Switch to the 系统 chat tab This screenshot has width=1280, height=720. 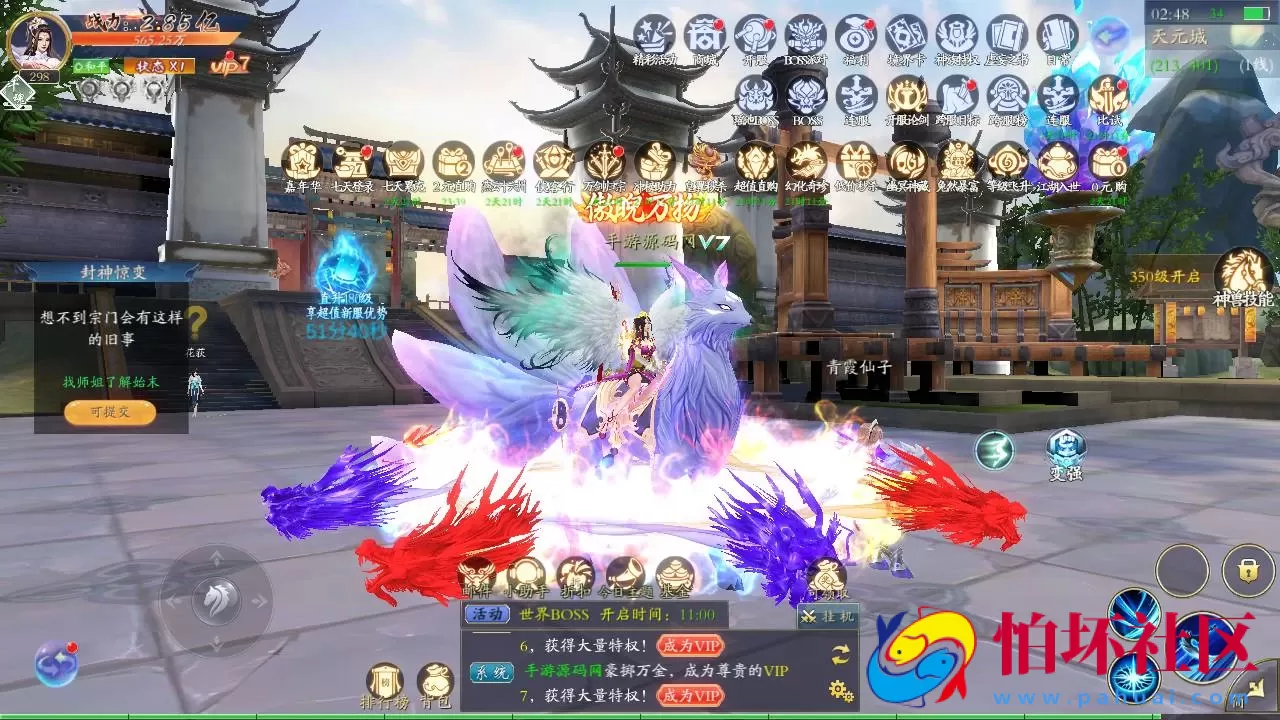[492, 673]
